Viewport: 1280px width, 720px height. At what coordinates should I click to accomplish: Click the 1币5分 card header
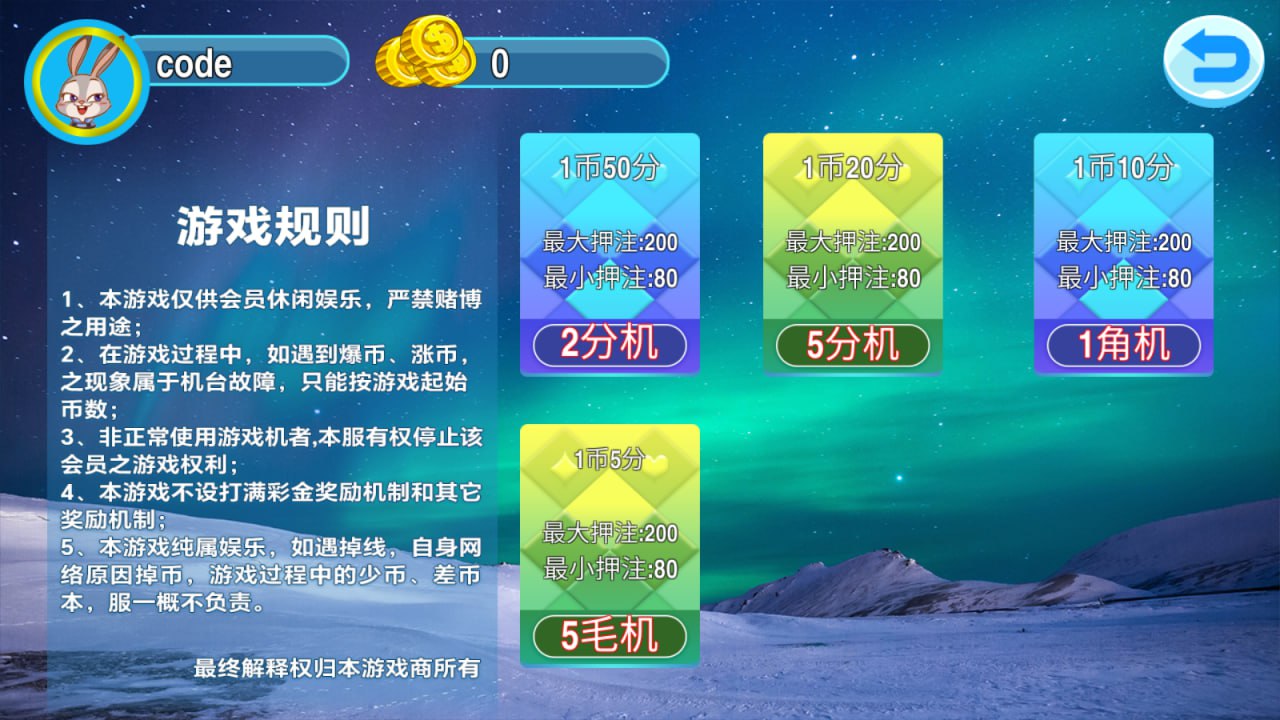click(x=608, y=461)
